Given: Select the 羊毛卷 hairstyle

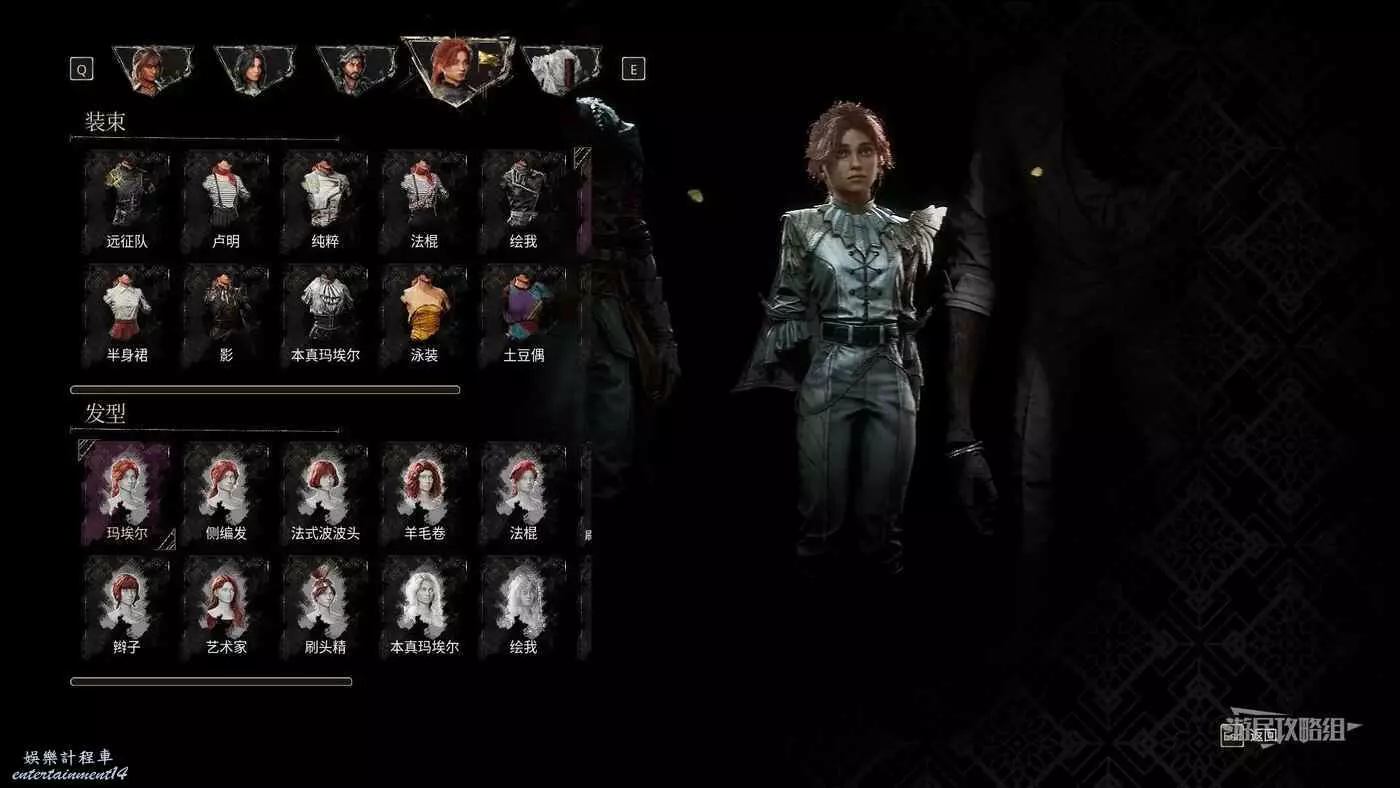Looking at the screenshot, I should coord(424,493).
